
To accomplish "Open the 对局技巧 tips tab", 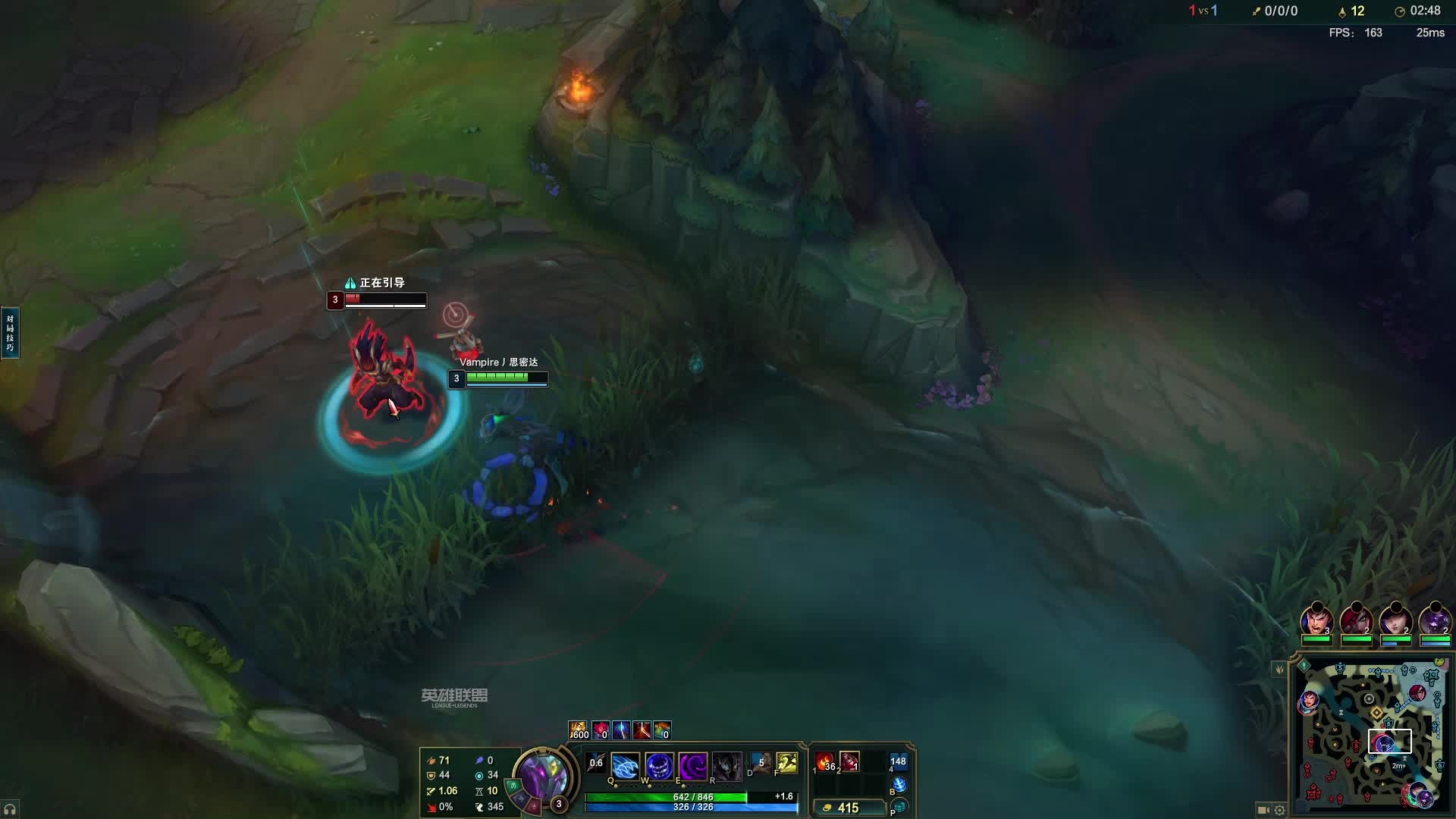I will 10,332.
